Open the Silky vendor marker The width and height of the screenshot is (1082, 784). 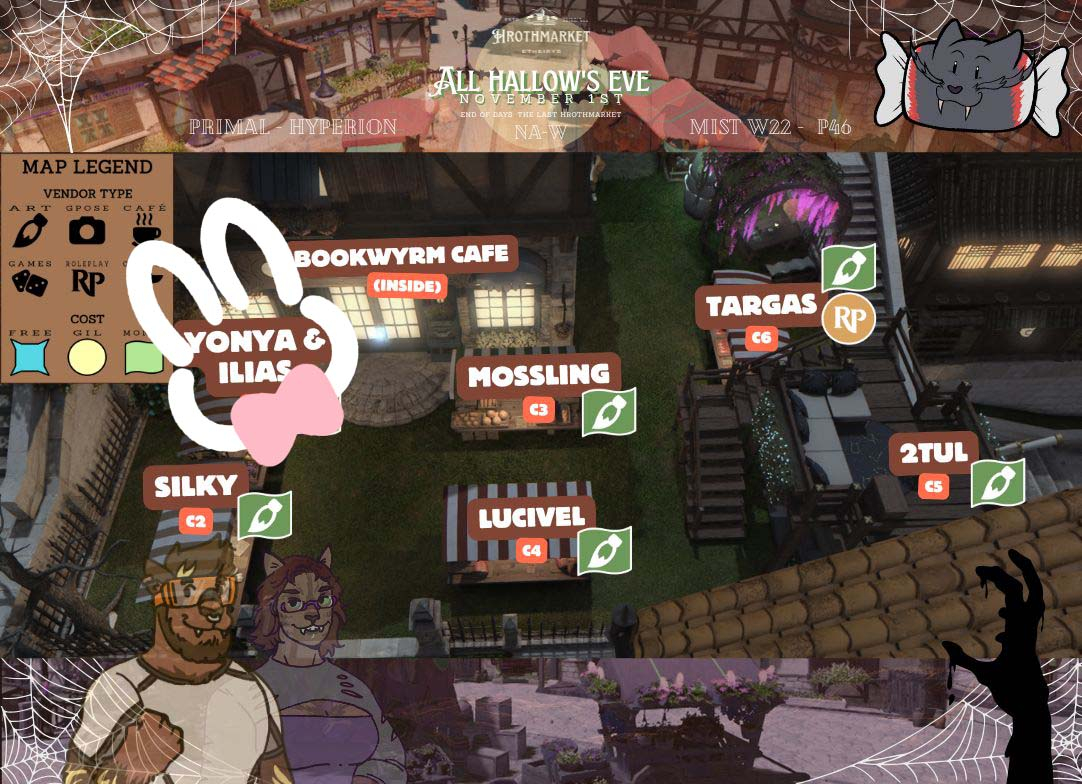pos(195,487)
